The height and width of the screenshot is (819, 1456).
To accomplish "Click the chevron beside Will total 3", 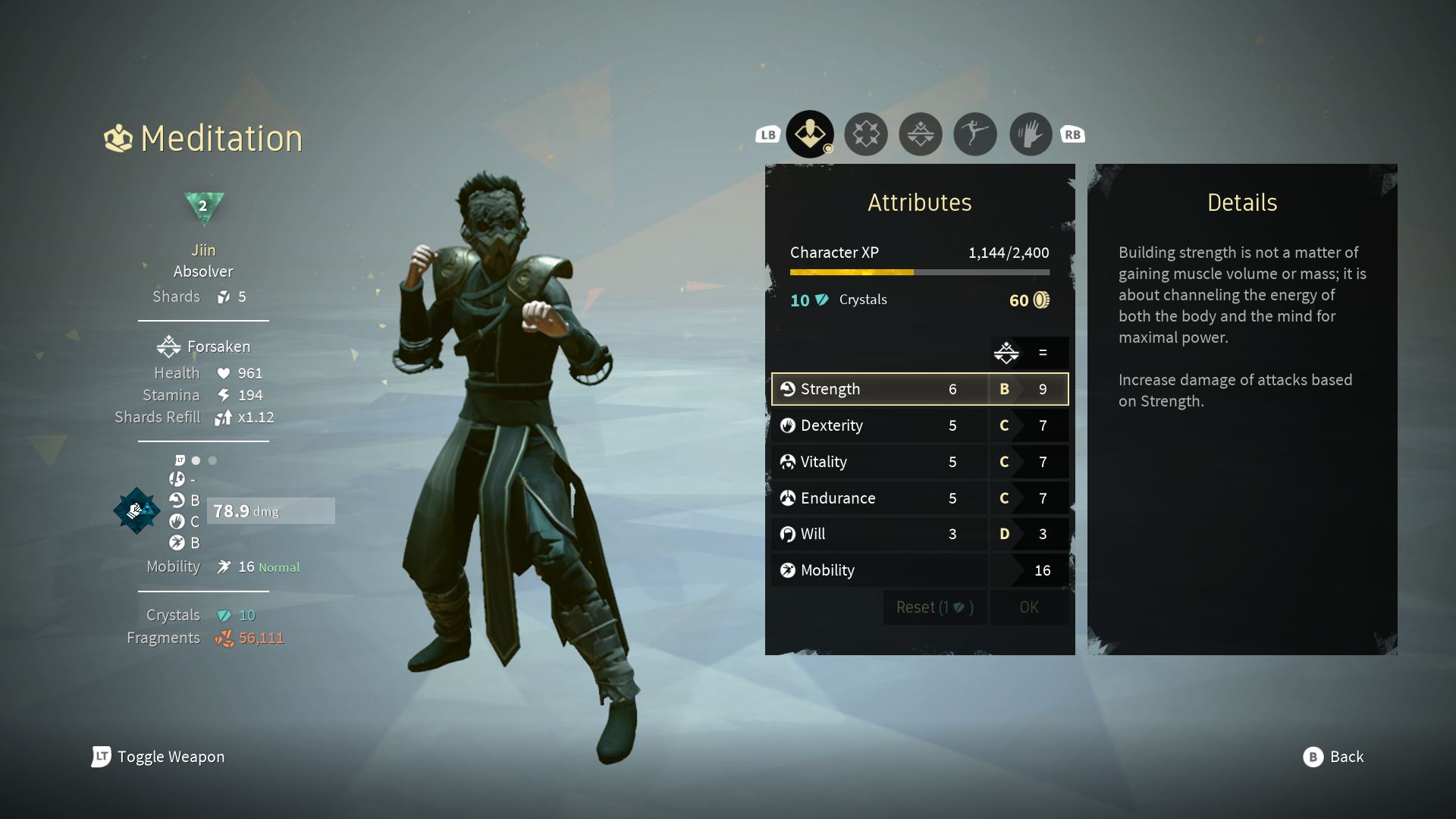I will [x=1020, y=534].
